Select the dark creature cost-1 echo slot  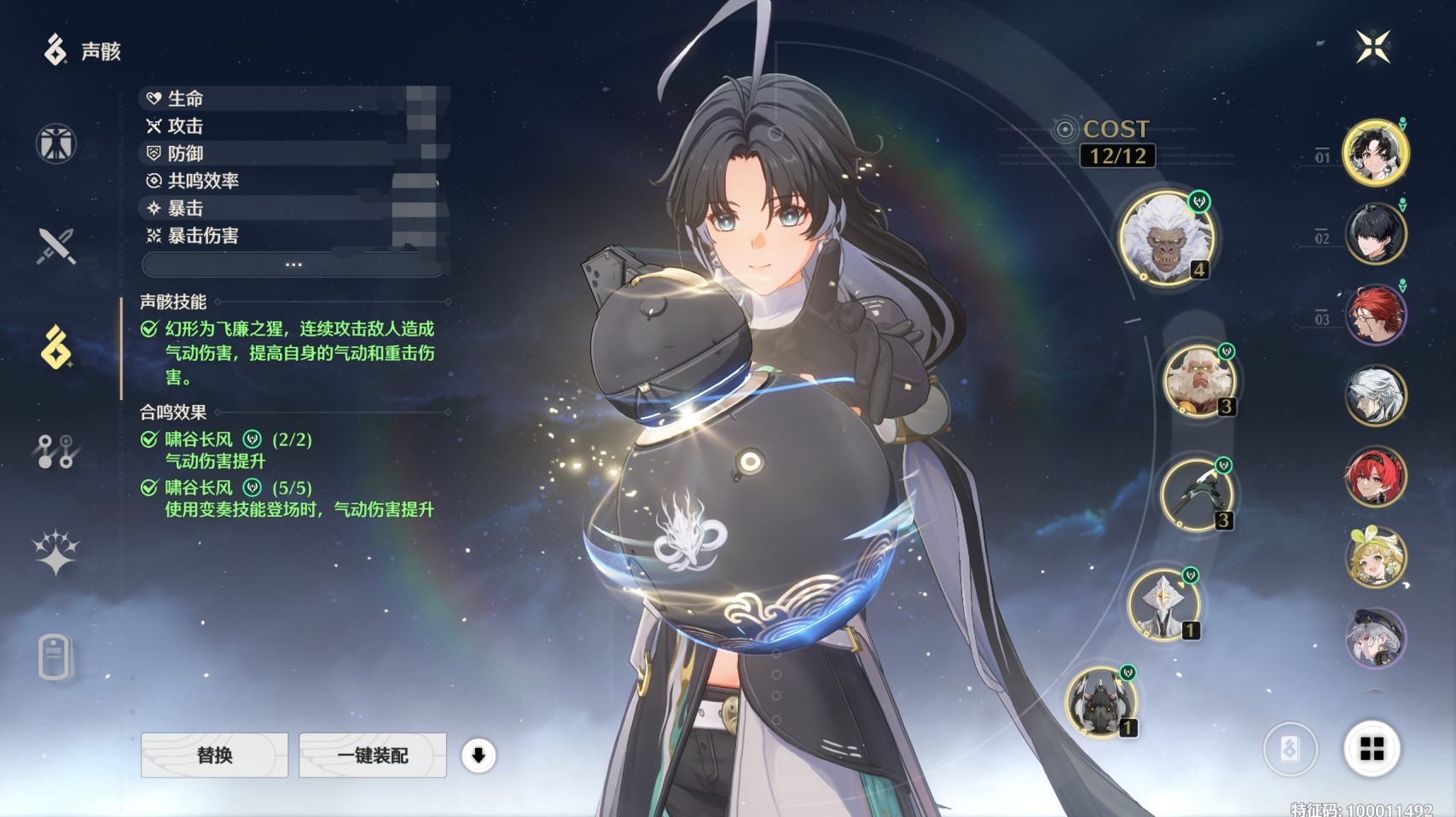(x=1100, y=702)
